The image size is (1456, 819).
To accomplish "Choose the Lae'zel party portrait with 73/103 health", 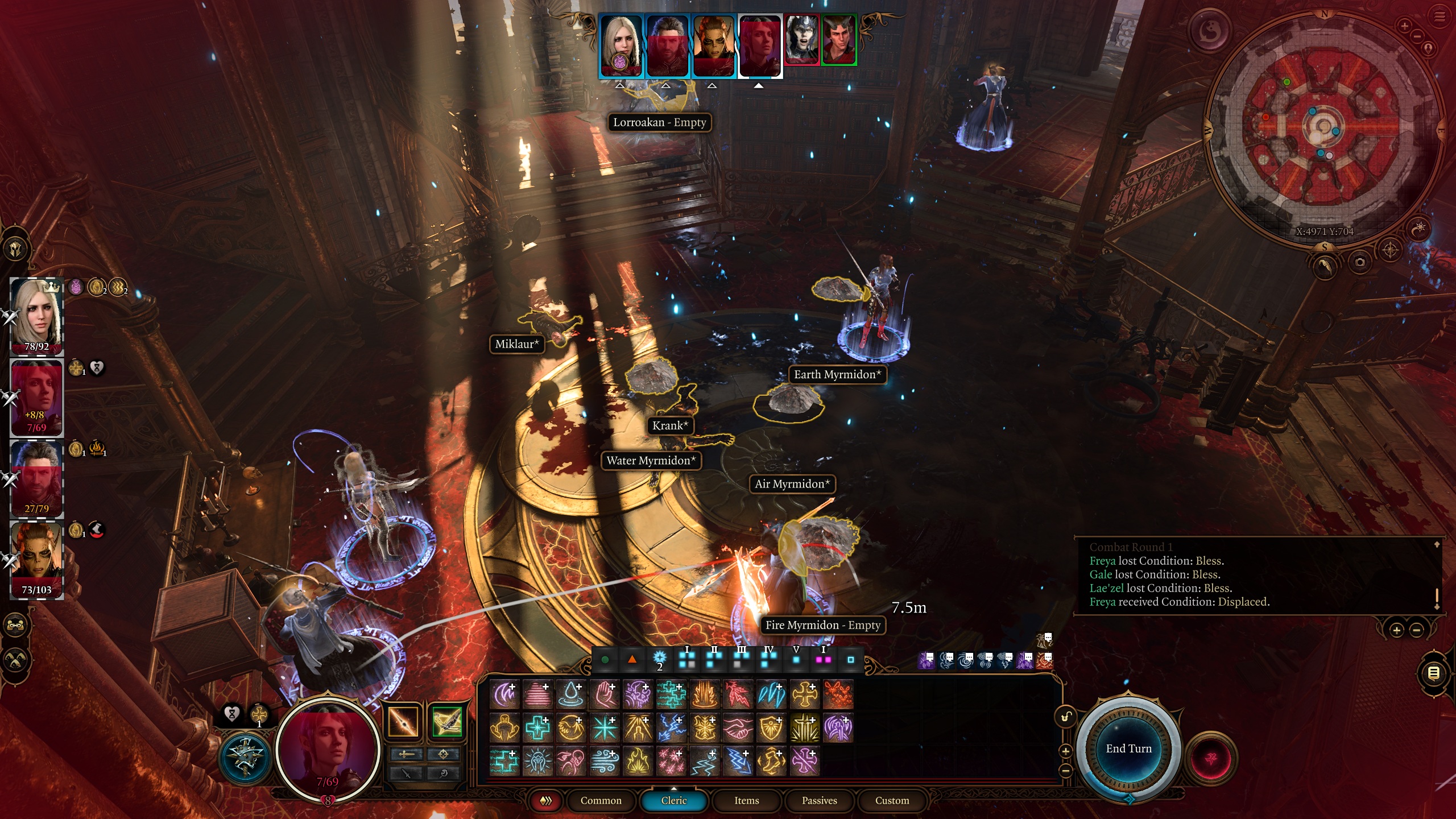I will [x=37, y=559].
